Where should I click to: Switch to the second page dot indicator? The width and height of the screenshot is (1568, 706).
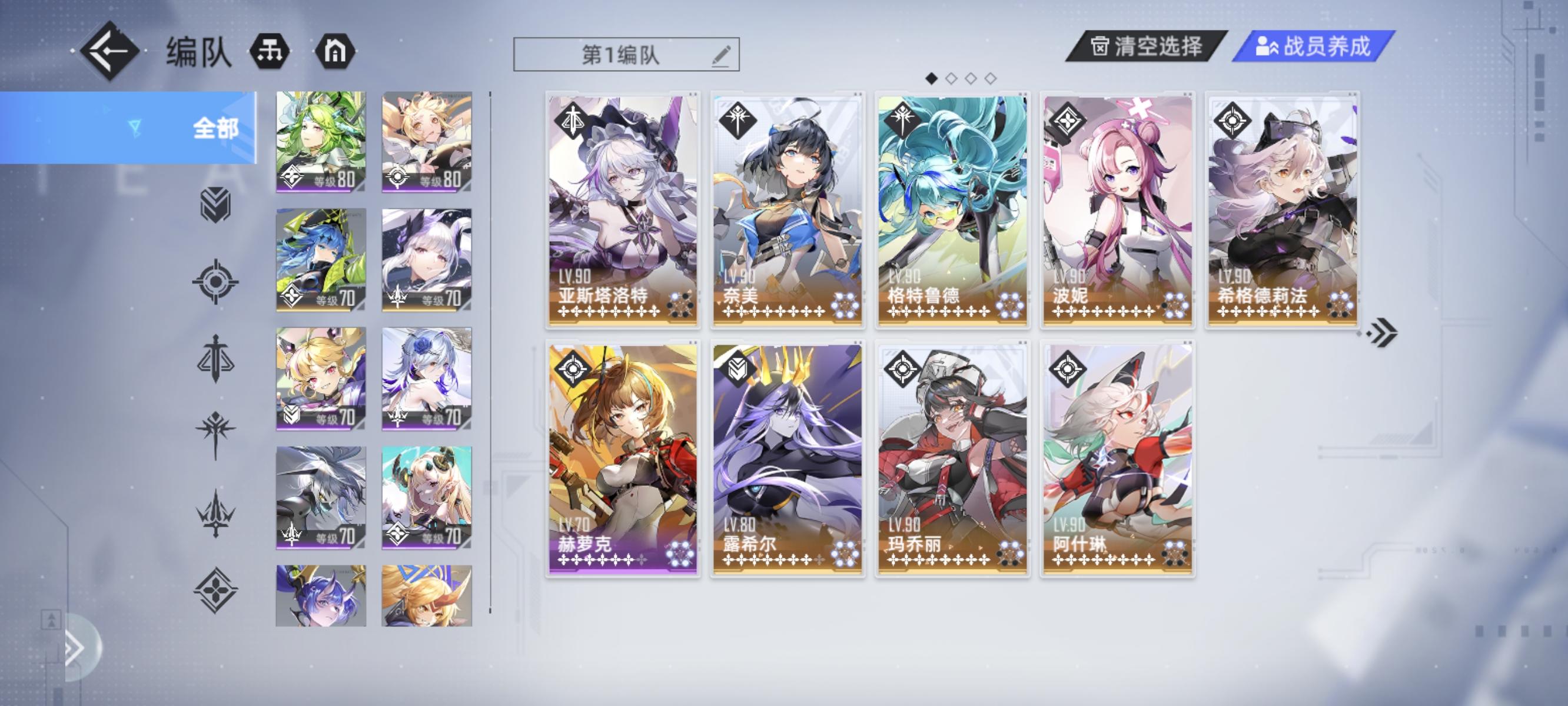(950, 78)
